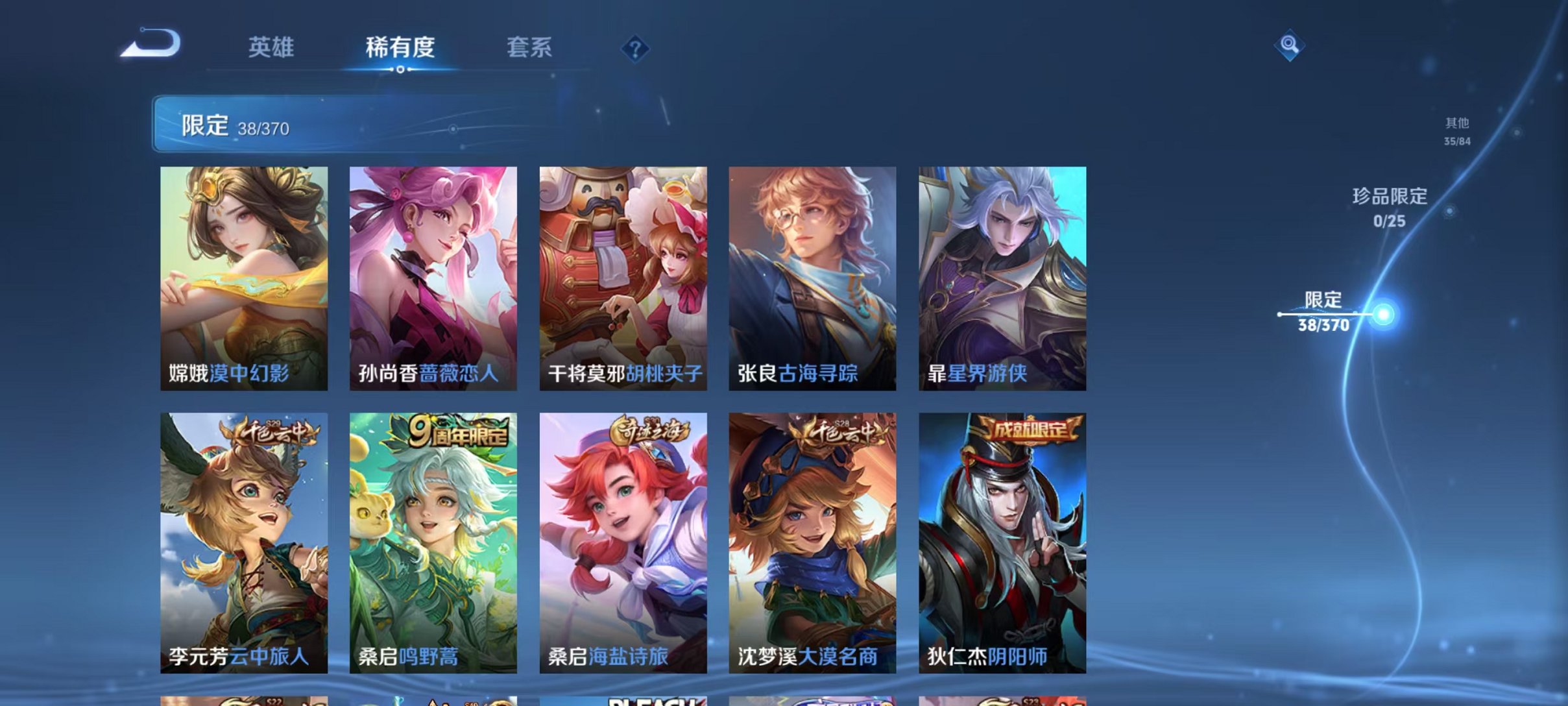Open the help question mark icon
The image size is (1568, 706).
pyautogui.click(x=636, y=48)
